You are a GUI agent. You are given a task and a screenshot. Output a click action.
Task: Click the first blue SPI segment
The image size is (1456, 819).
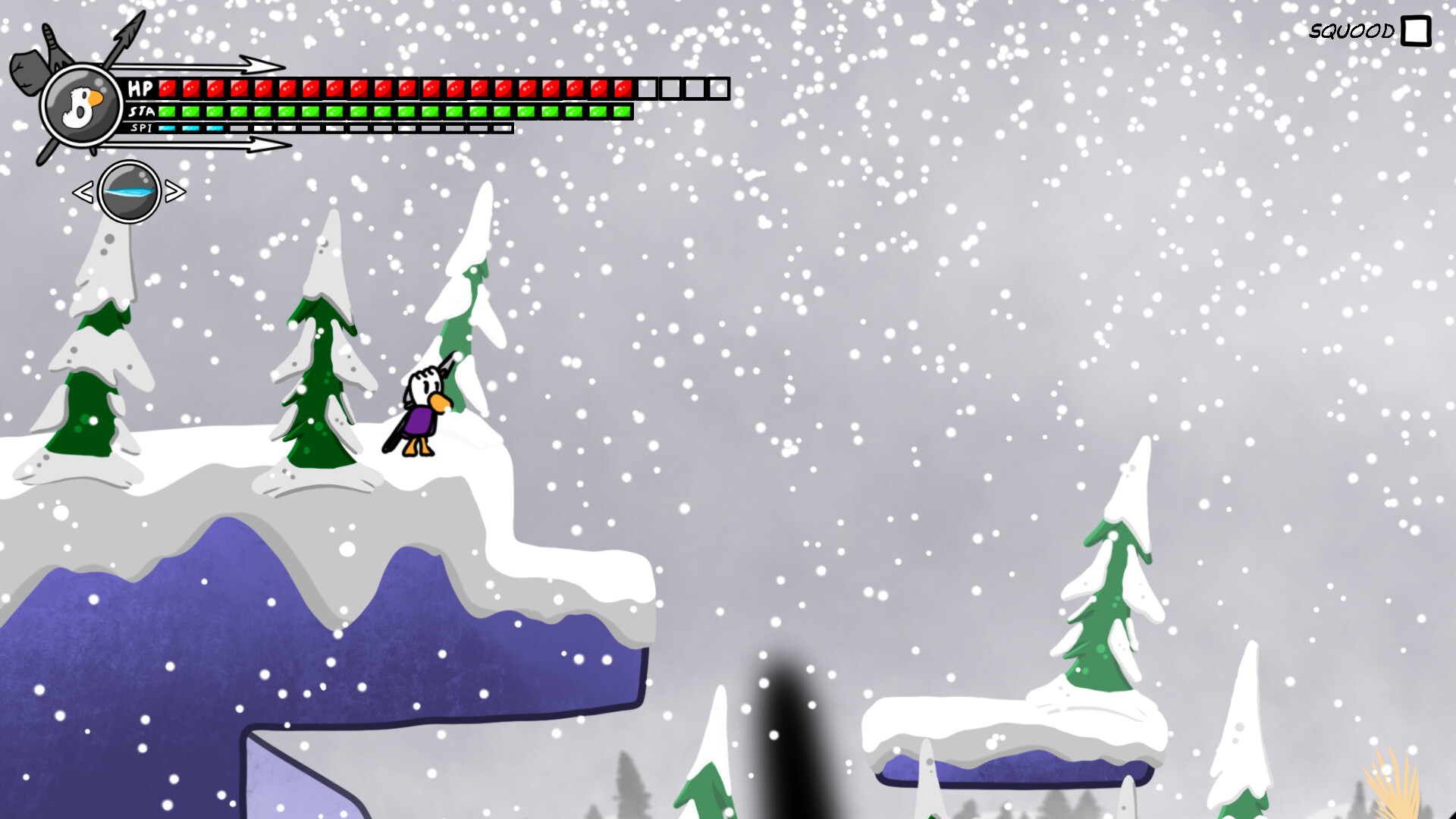(167, 129)
